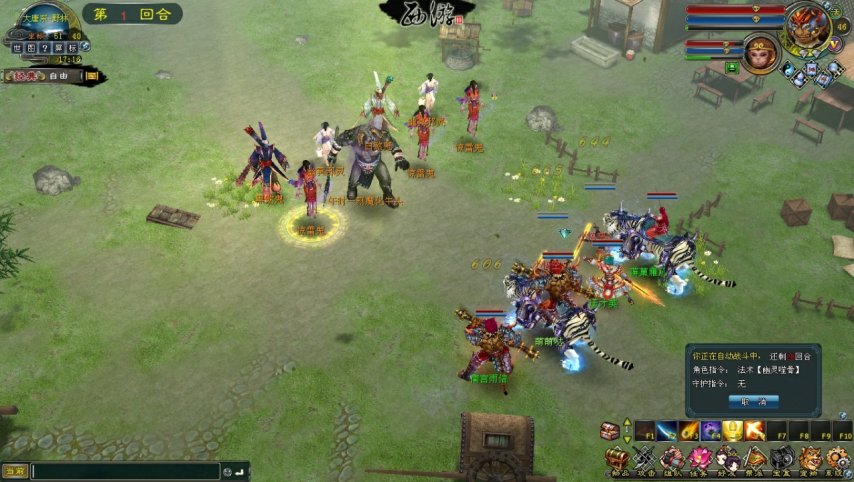Viewport: 854px width, 482px height.
Task: Activate the F5 golden bell skill
Action: [x=733, y=431]
